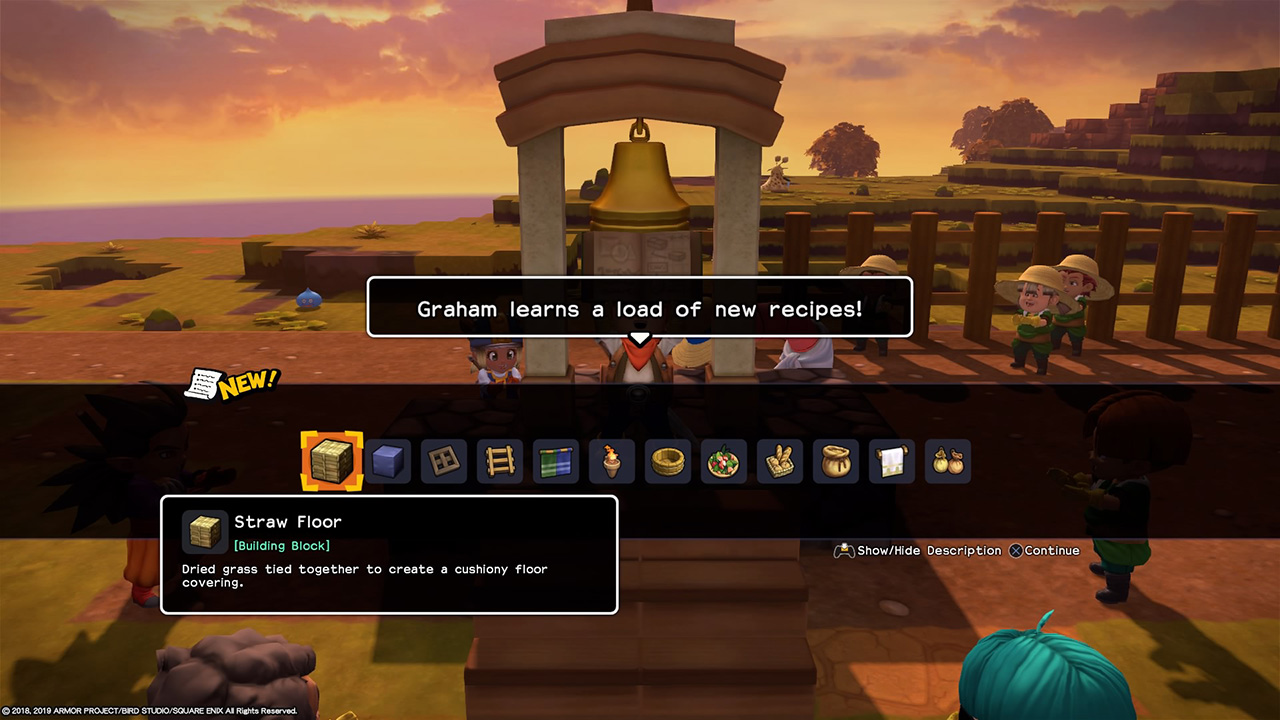Viewport: 1280px width, 720px height.
Task: Choose the wooden tub recipe icon
Action: (667, 461)
